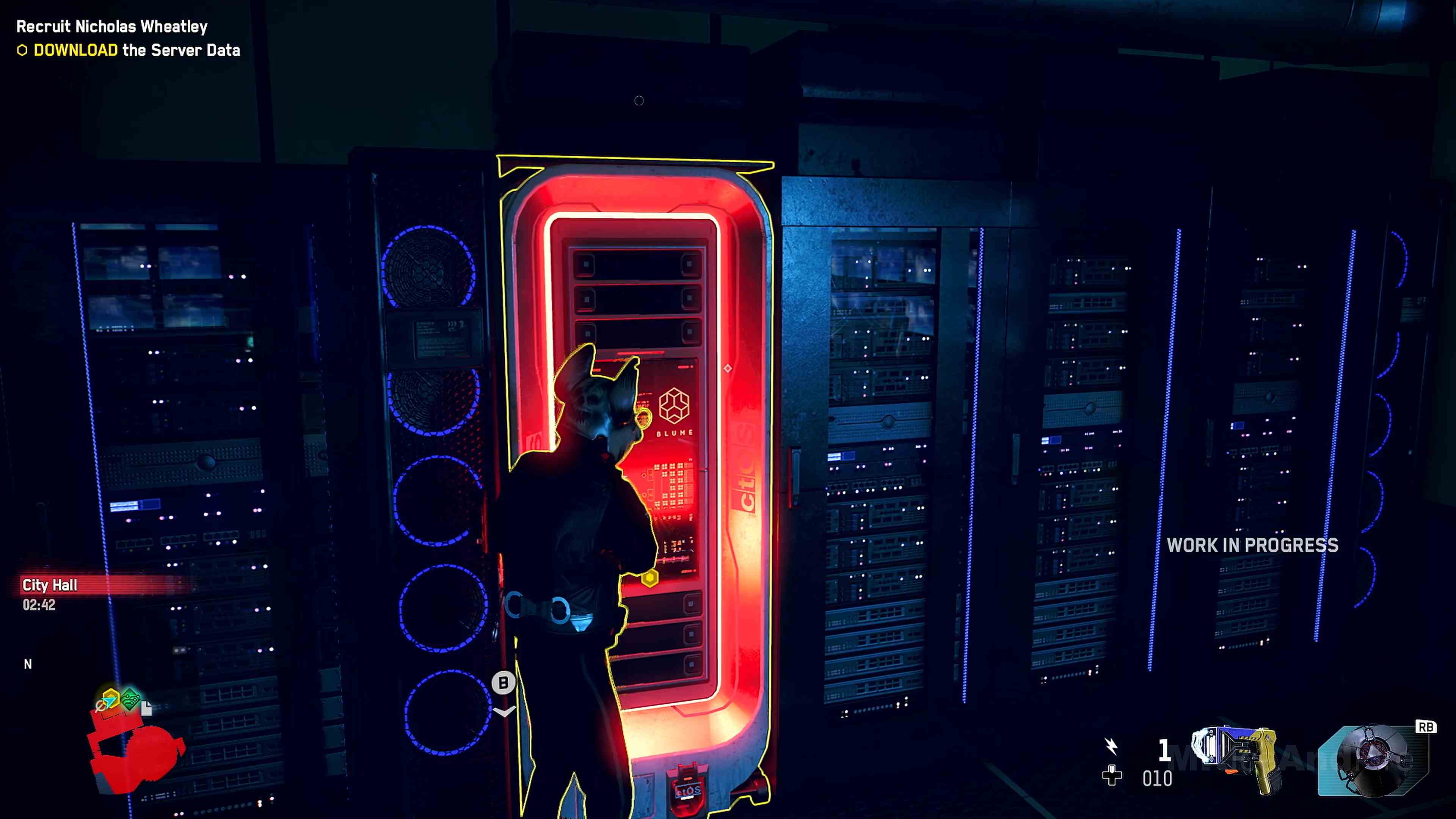Toggle the B button interaction prompt
The image size is (1456, 819).
503,682
